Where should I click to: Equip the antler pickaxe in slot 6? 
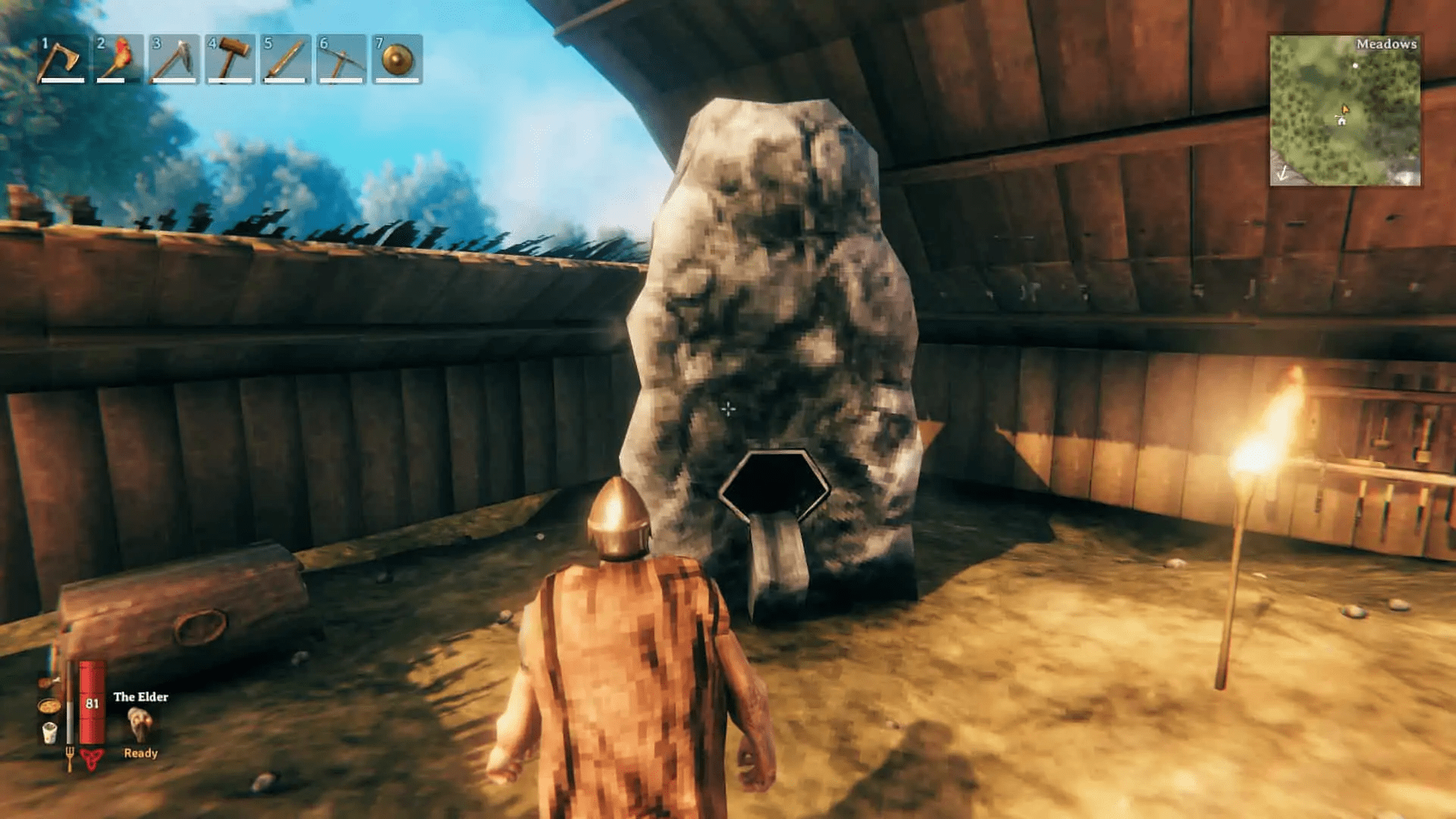point(341,59)
